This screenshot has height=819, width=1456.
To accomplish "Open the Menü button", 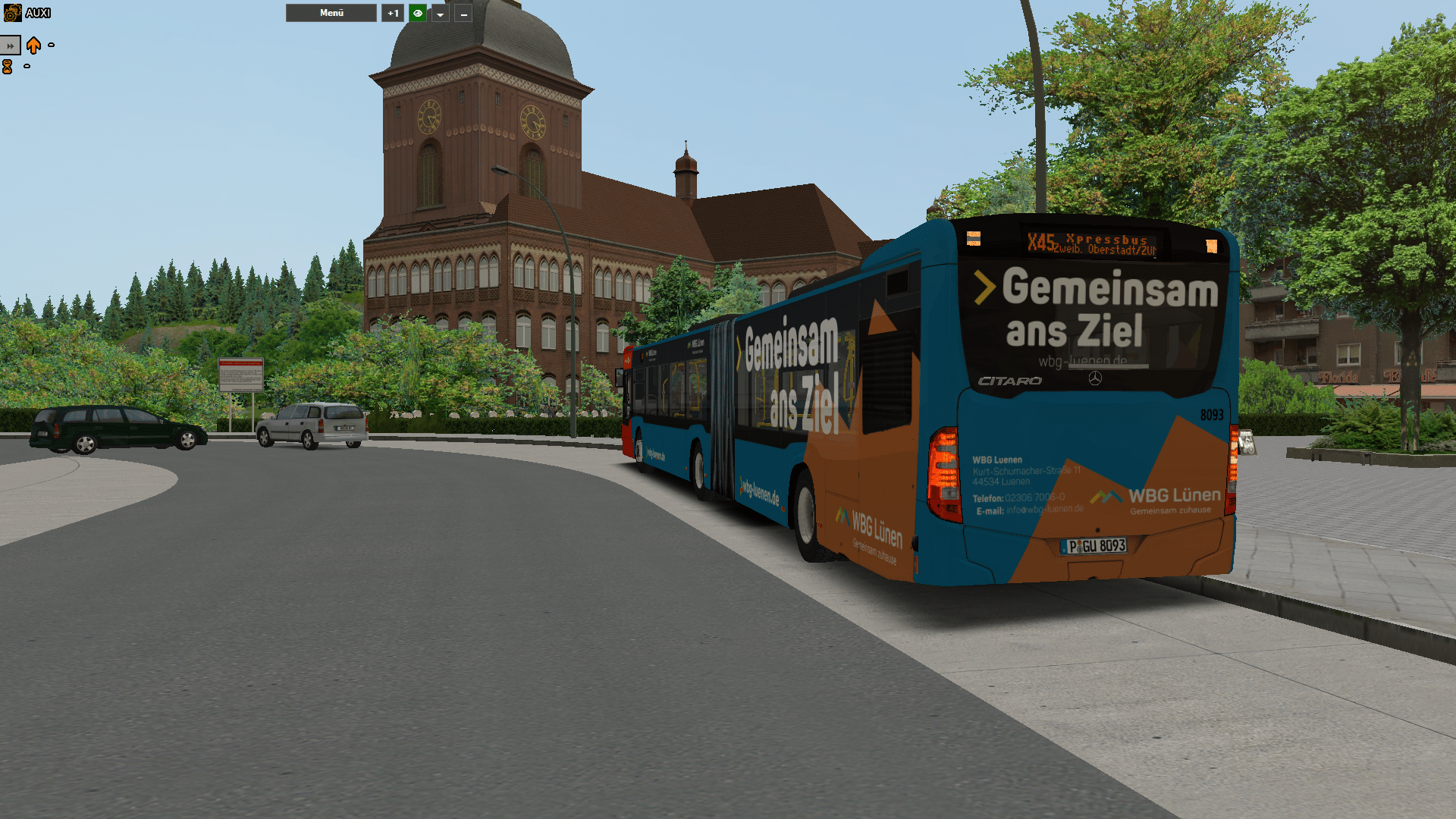I will pyautogui.click(x=331, y=13).
